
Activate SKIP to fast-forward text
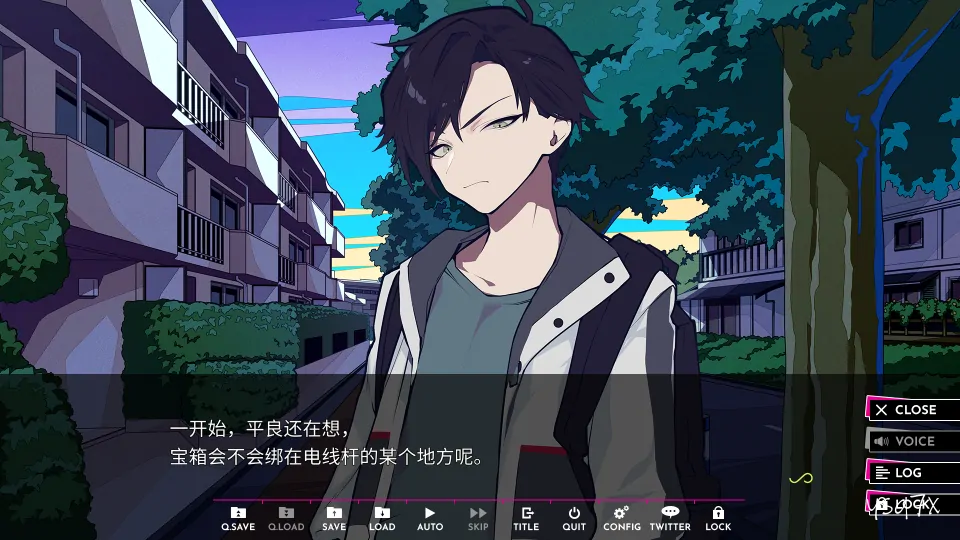pos(478,518)
